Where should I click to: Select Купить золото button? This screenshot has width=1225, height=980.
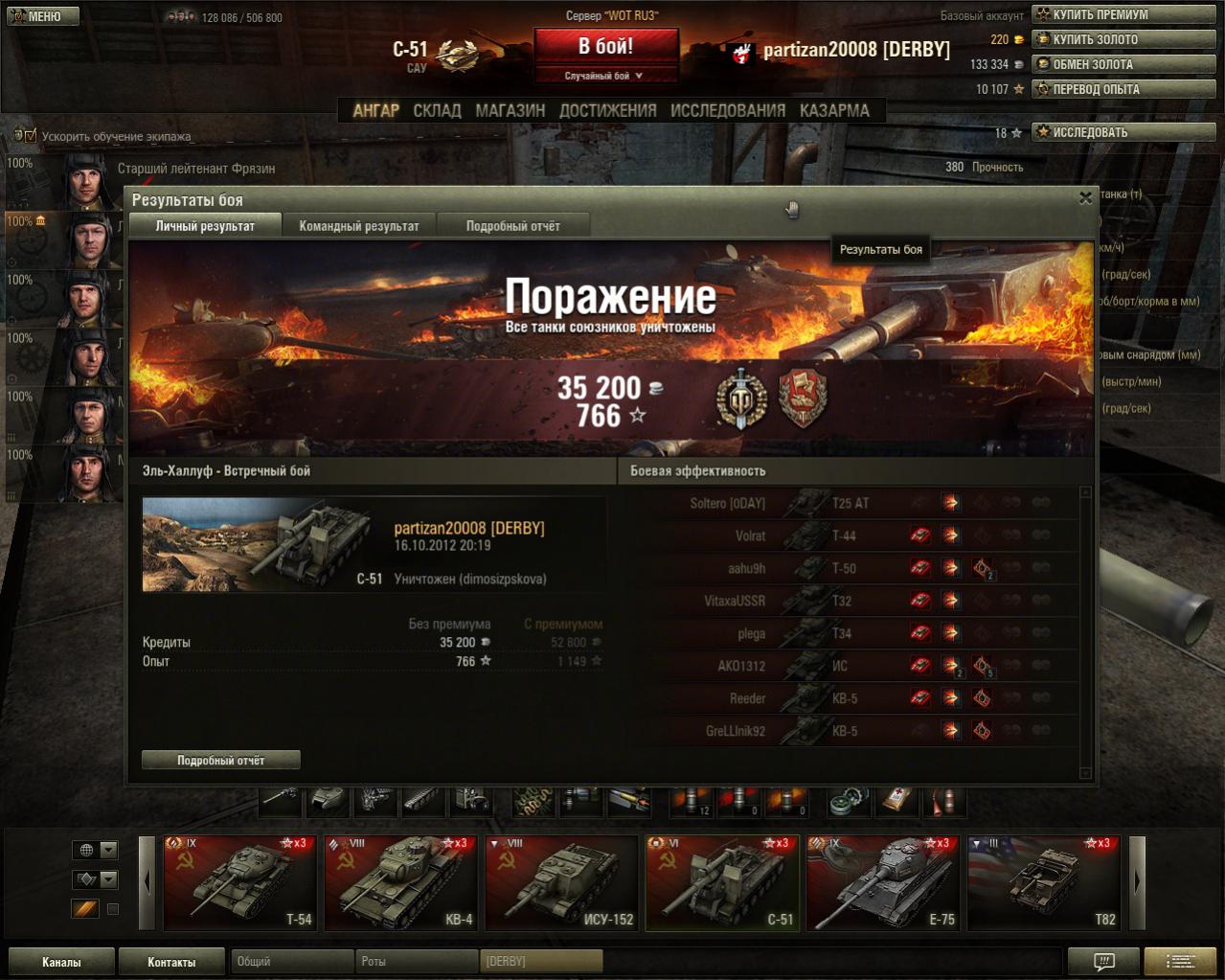(1123, 39)
